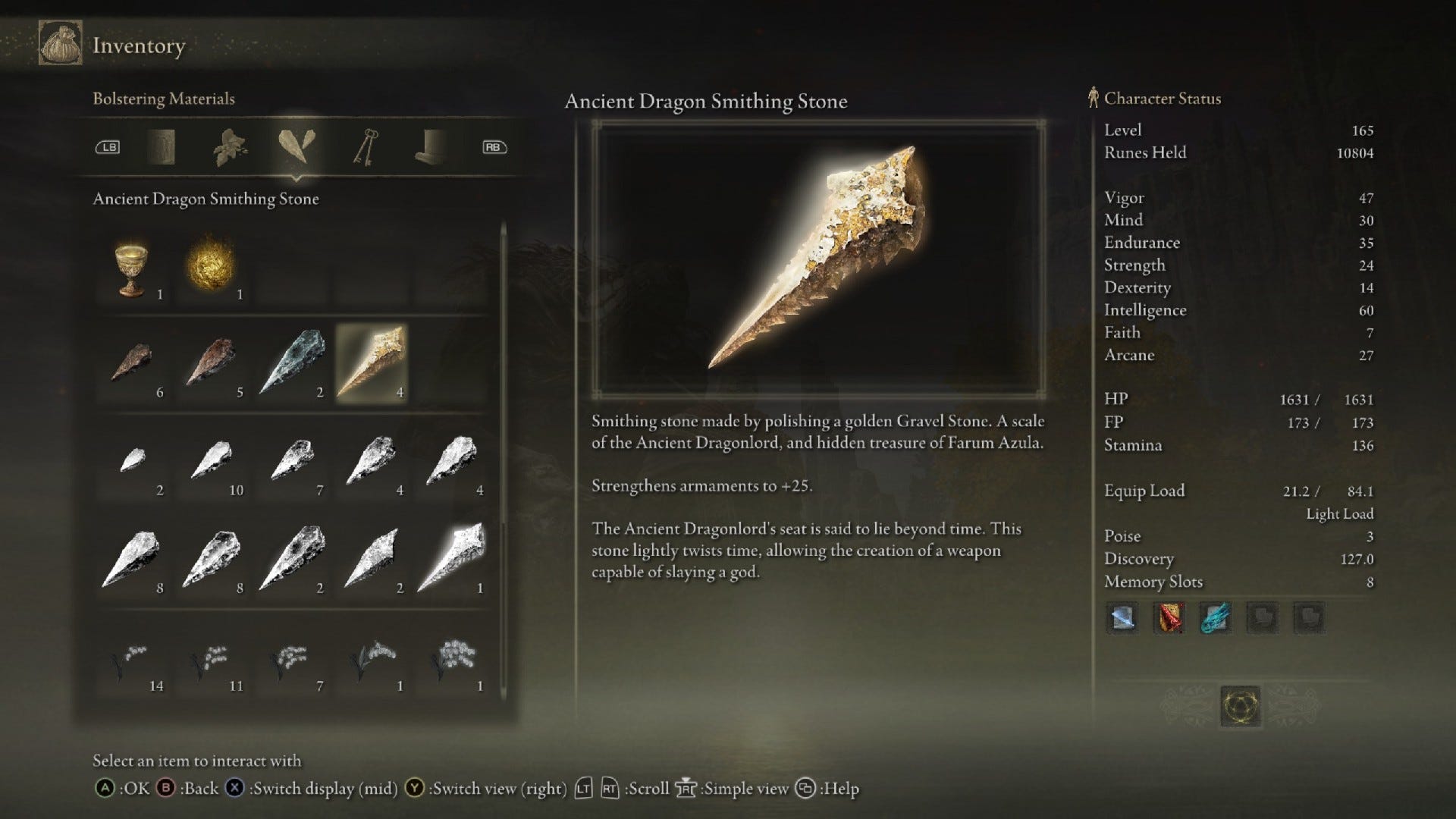
Task: Pick the somber smithing stone stack of 7
Action: click(x=293, y=462)
